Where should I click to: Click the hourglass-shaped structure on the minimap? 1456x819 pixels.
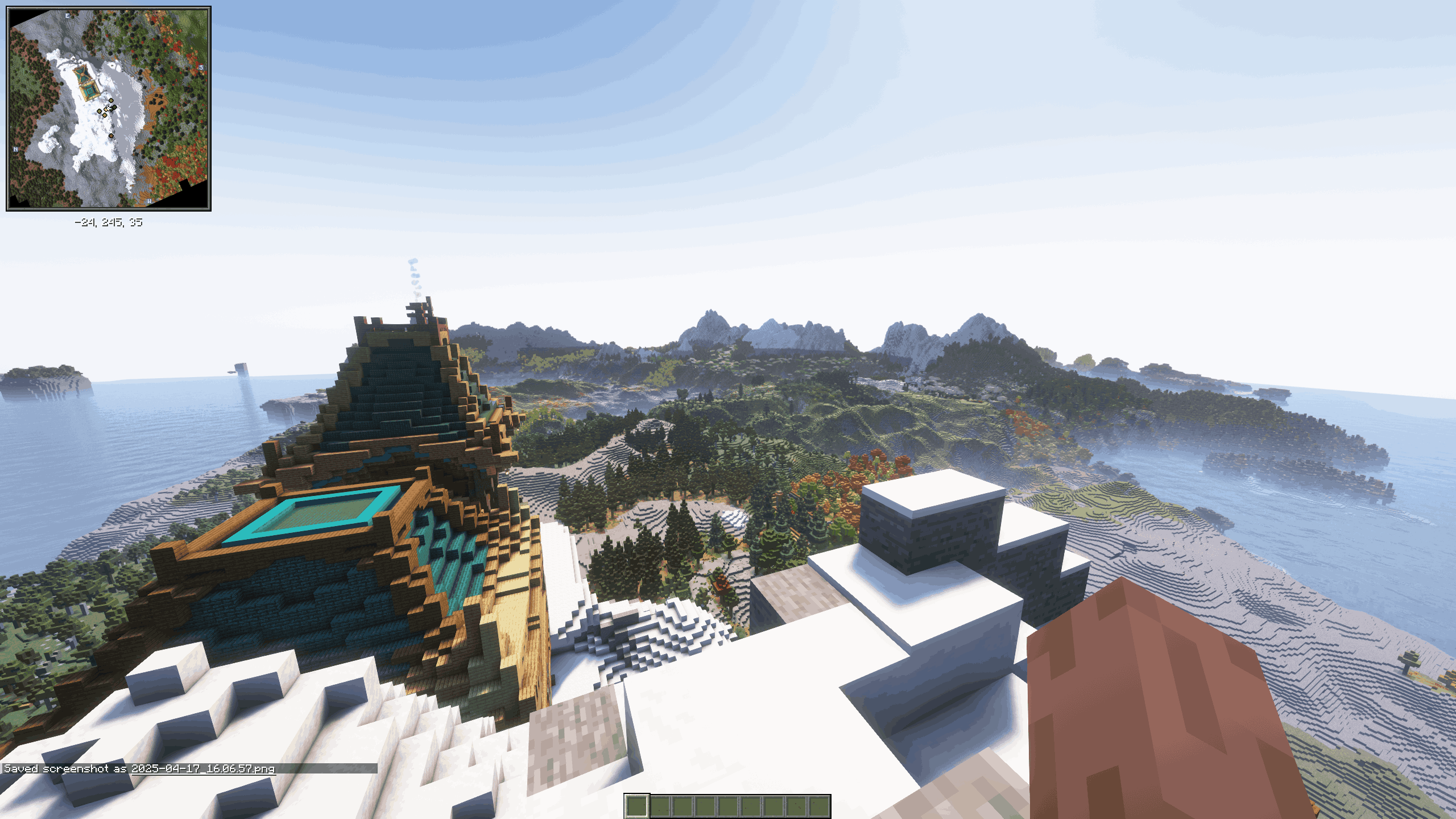(82, 75)
